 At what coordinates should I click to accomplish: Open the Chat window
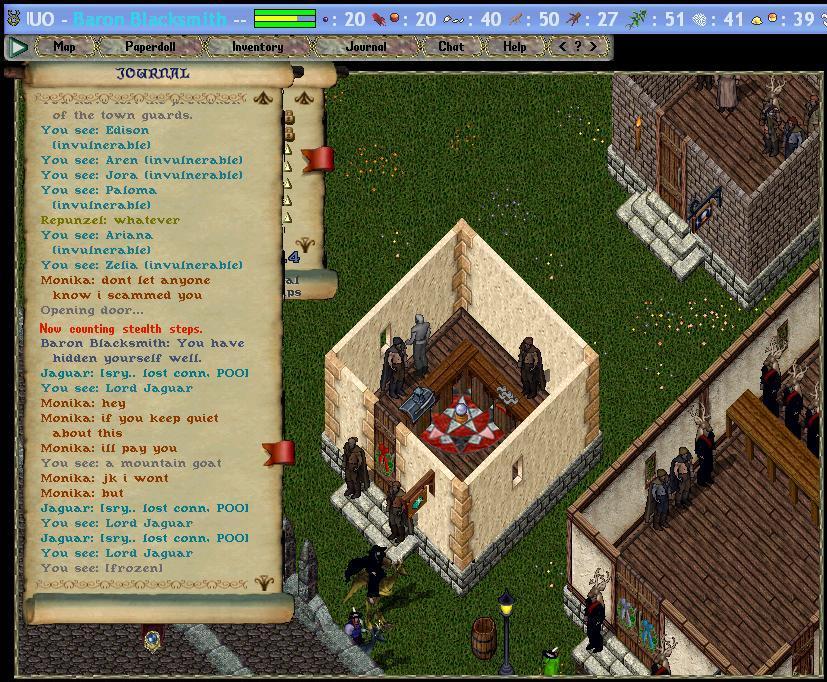[451, 46]
